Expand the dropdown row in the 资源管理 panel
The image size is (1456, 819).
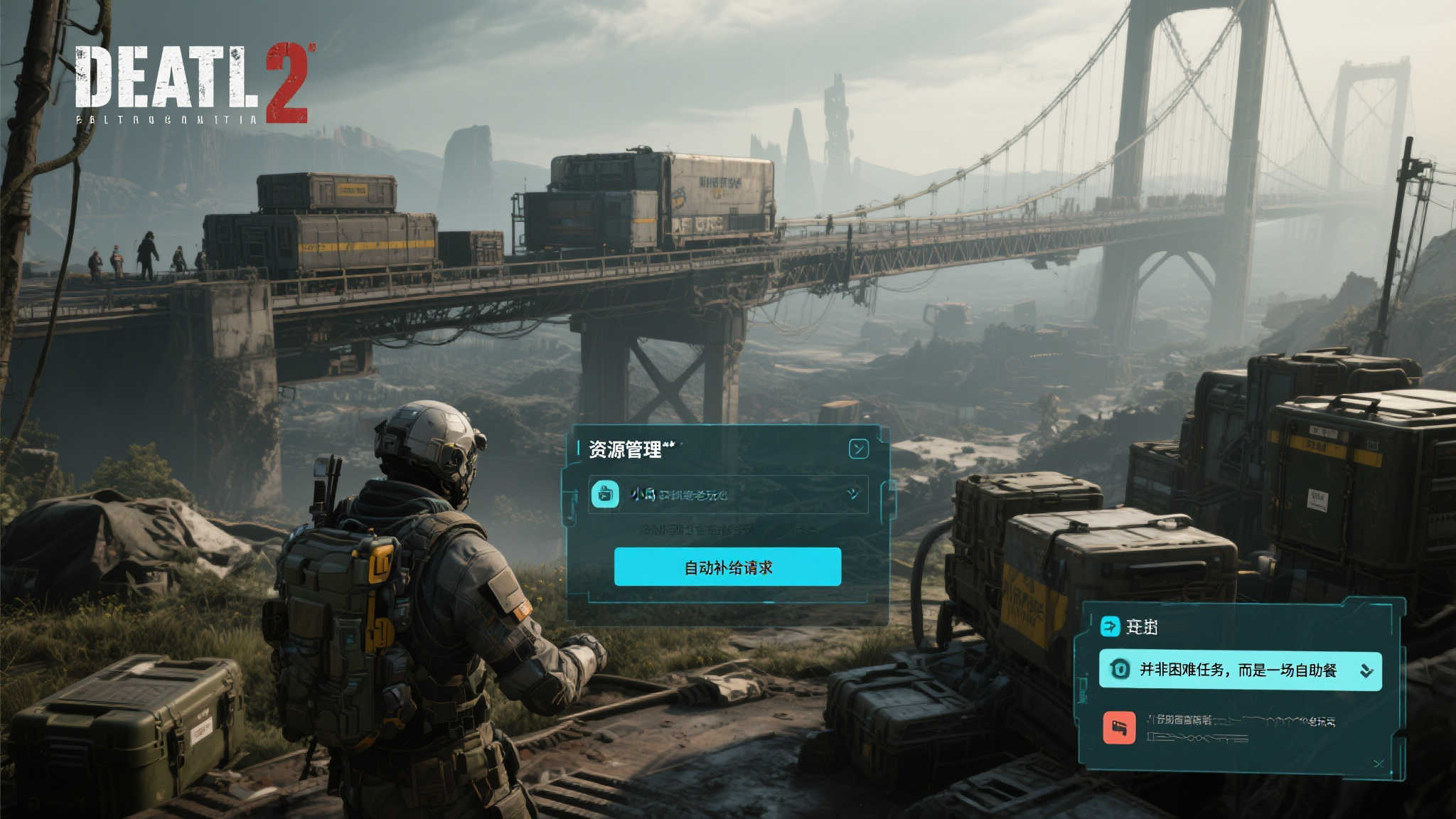853,493
